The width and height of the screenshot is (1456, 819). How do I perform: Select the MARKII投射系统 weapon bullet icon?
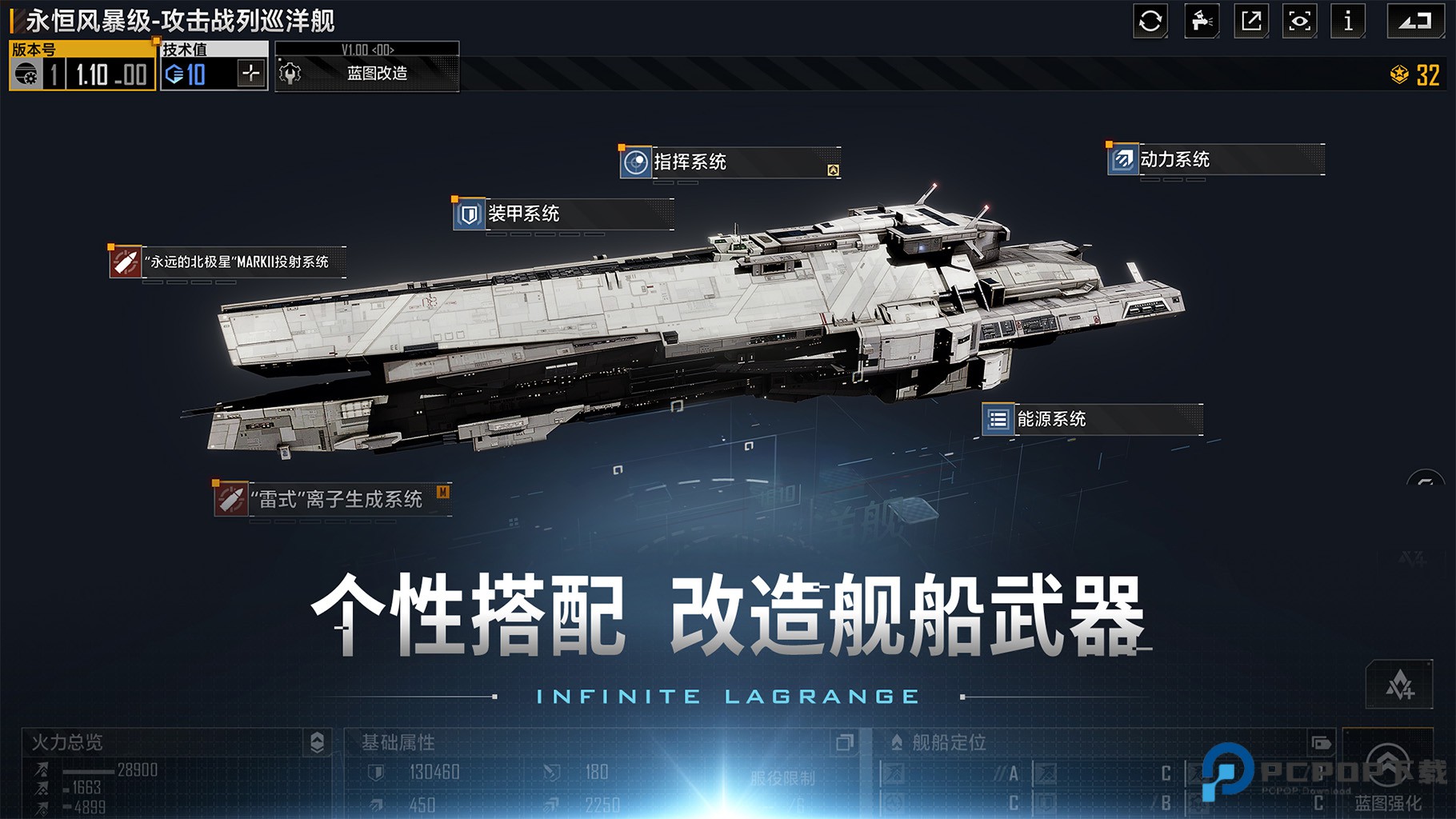[x=124, y=262]
